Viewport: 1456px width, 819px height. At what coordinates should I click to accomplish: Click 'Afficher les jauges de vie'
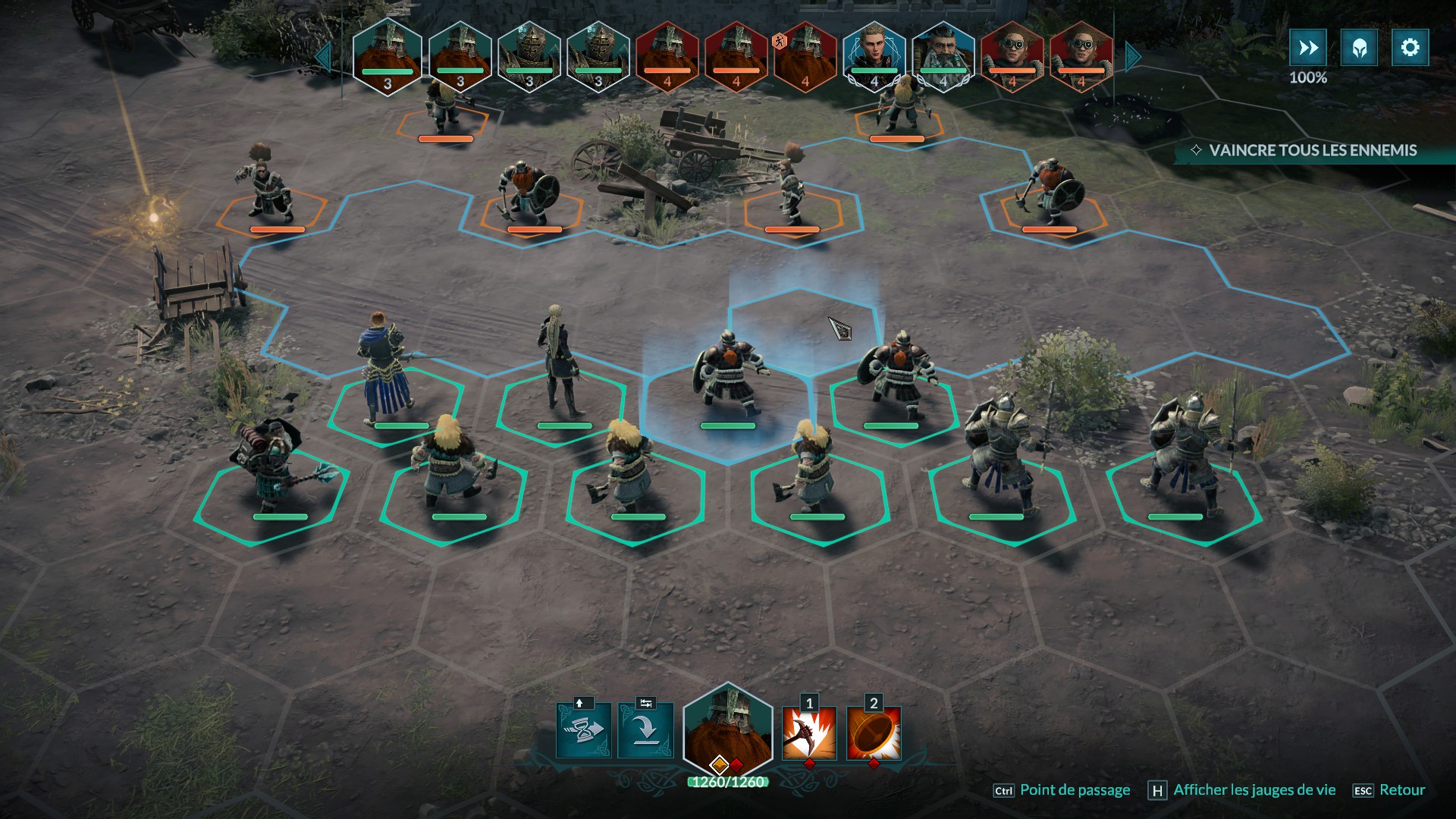(x=1254, y=790)
